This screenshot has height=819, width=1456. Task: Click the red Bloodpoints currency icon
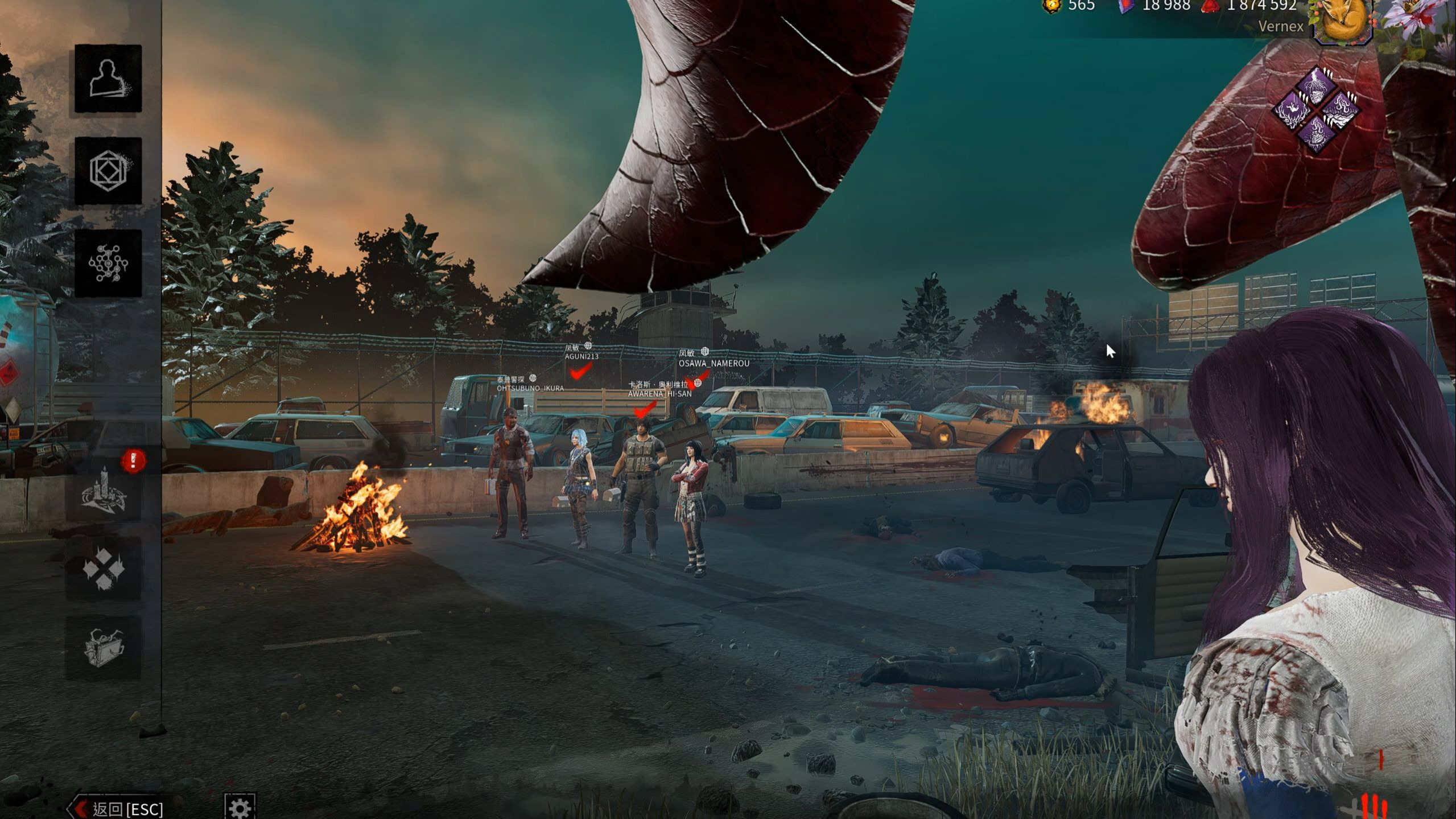[x=1210, y=6]
